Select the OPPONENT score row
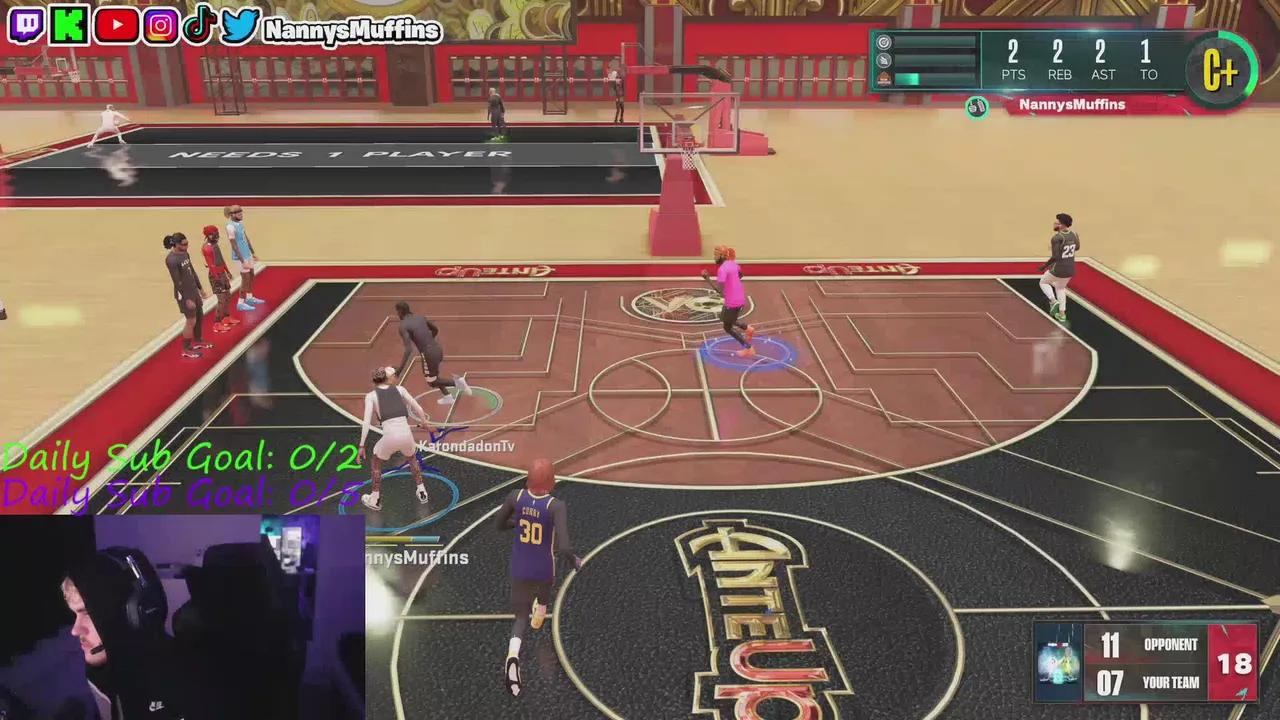Viewport: 1280px width, 720px height. tap(1150, 645)
